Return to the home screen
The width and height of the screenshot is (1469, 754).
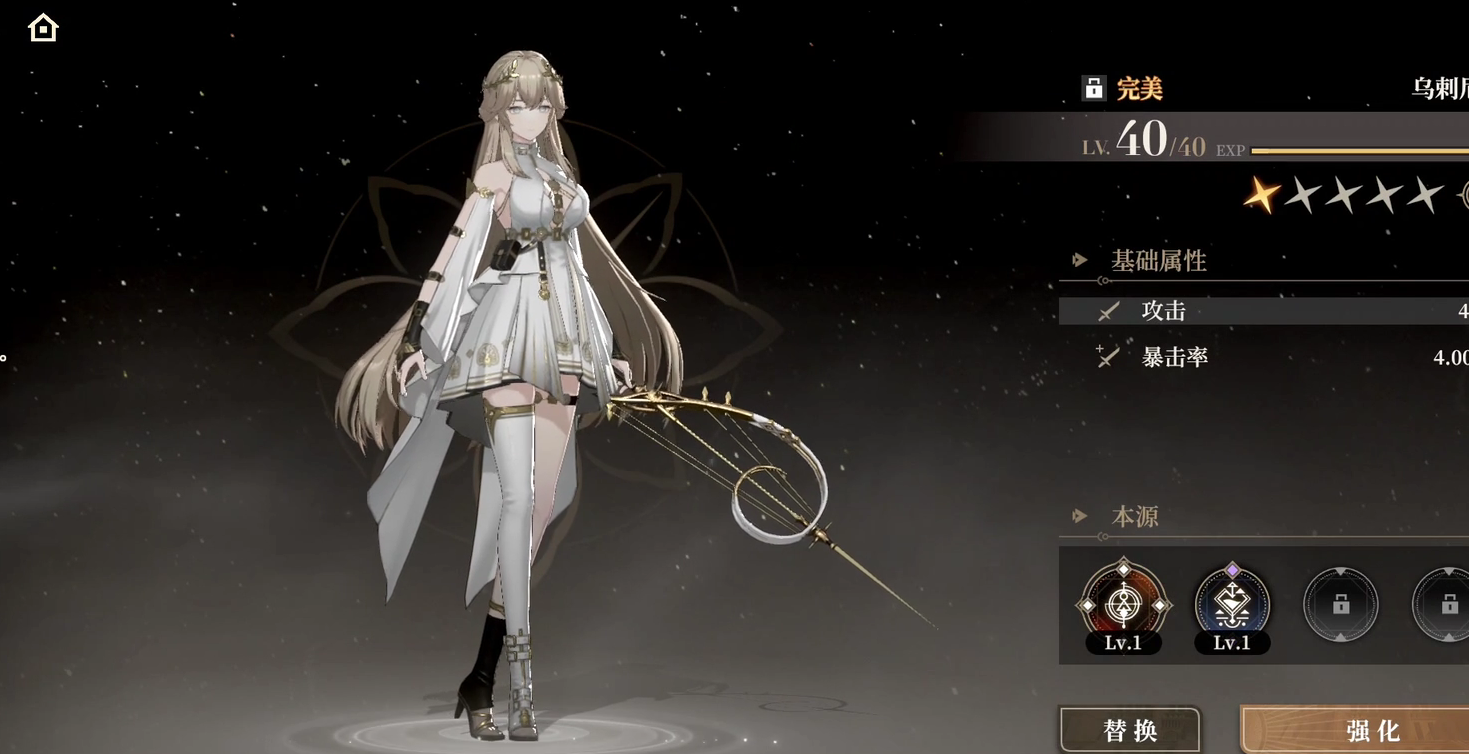coord(43,28)
